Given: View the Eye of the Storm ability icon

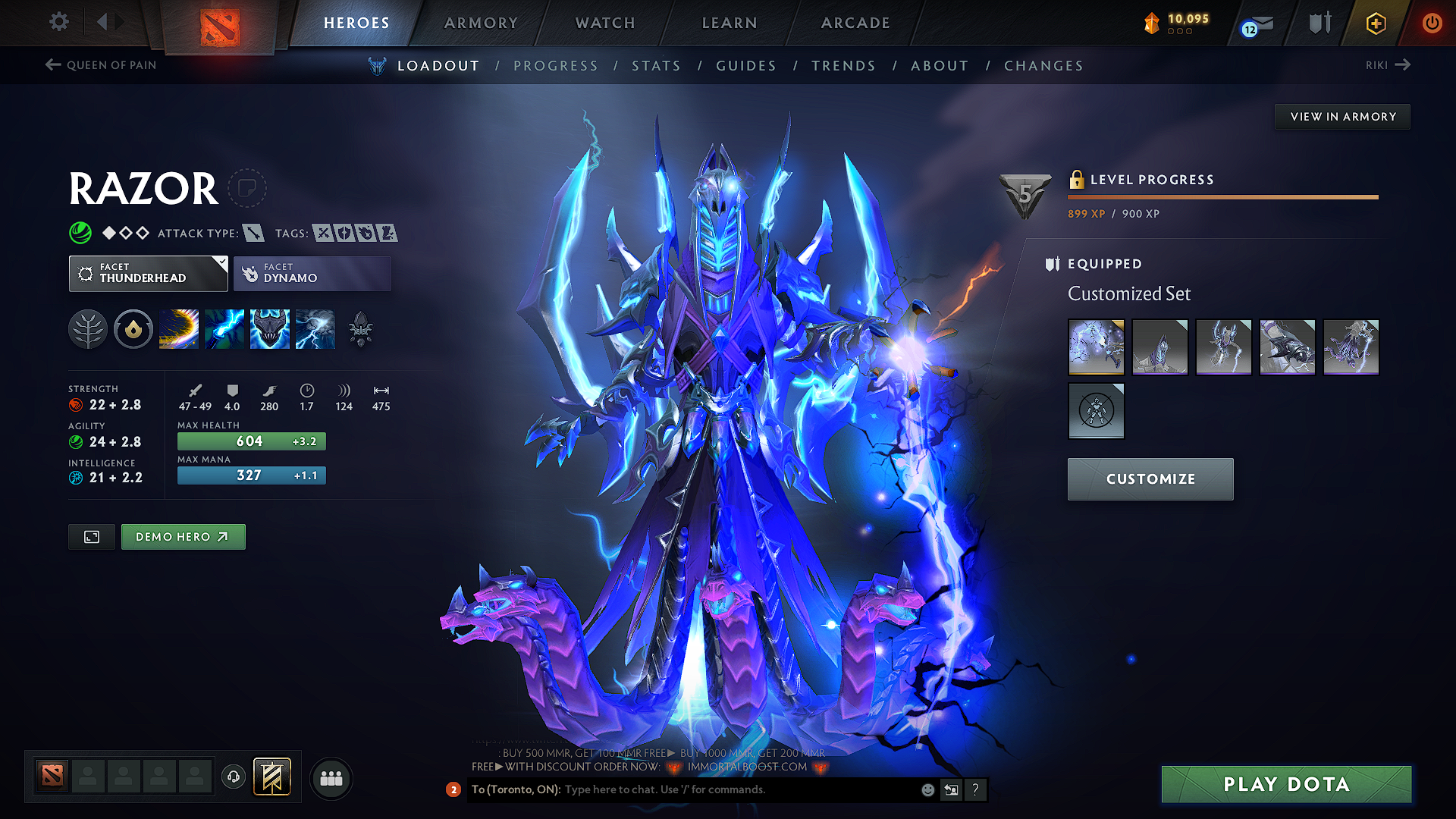Looking at the screenshot, I should click(x=315, y=328).
